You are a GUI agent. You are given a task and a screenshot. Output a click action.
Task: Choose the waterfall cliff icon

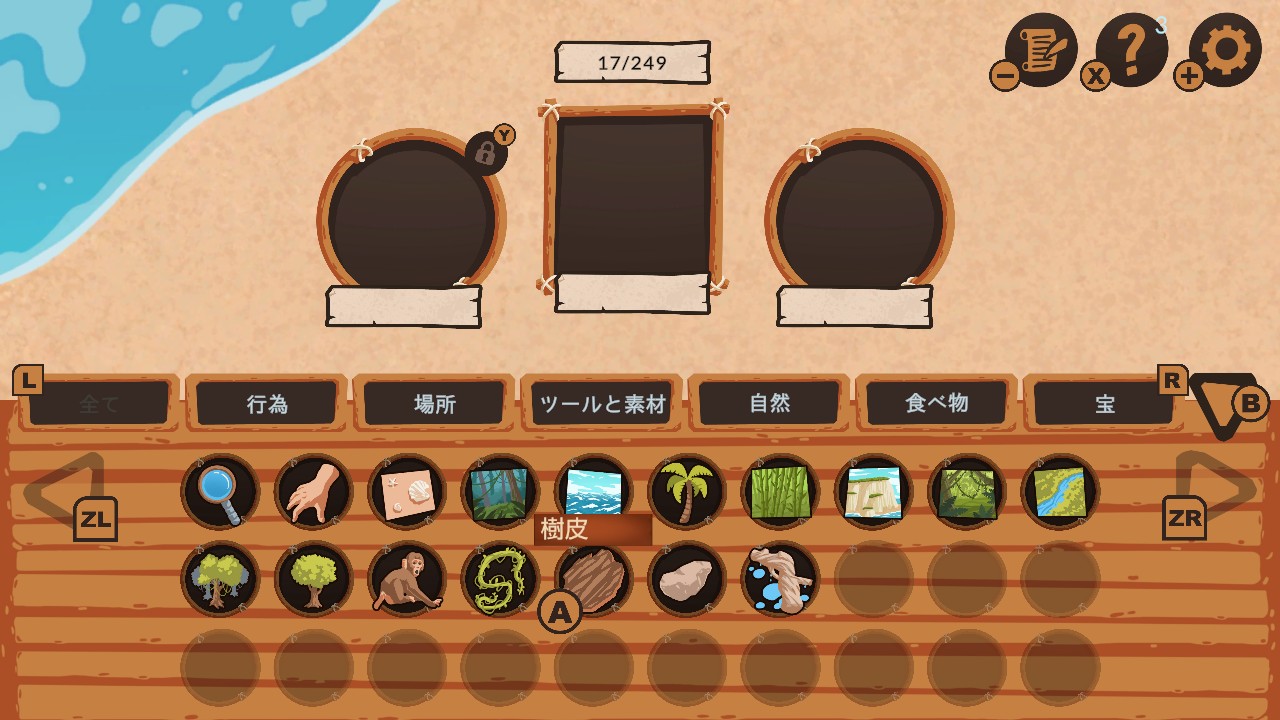[873, 490]
